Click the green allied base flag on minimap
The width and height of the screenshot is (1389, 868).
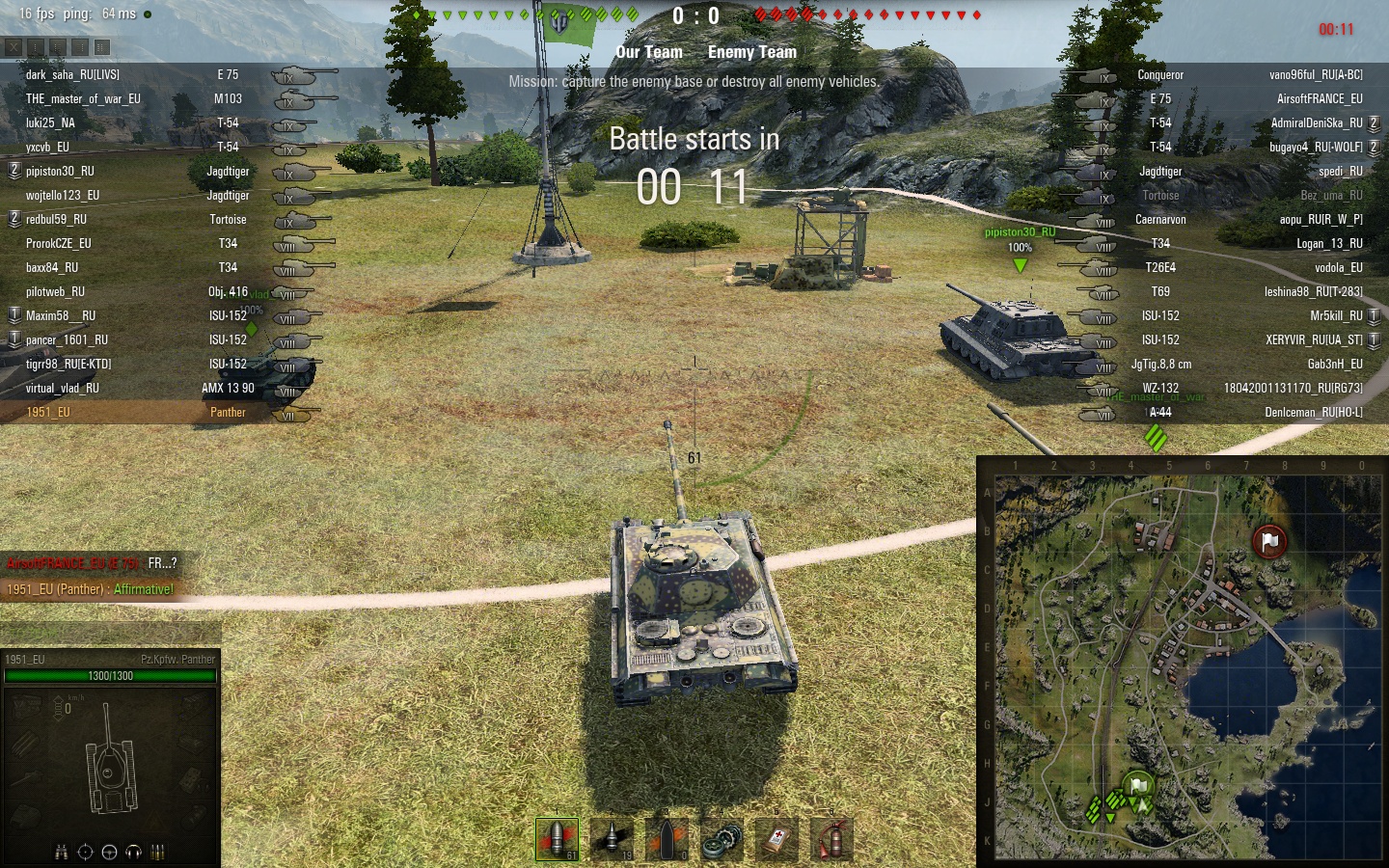(1139, 785)
